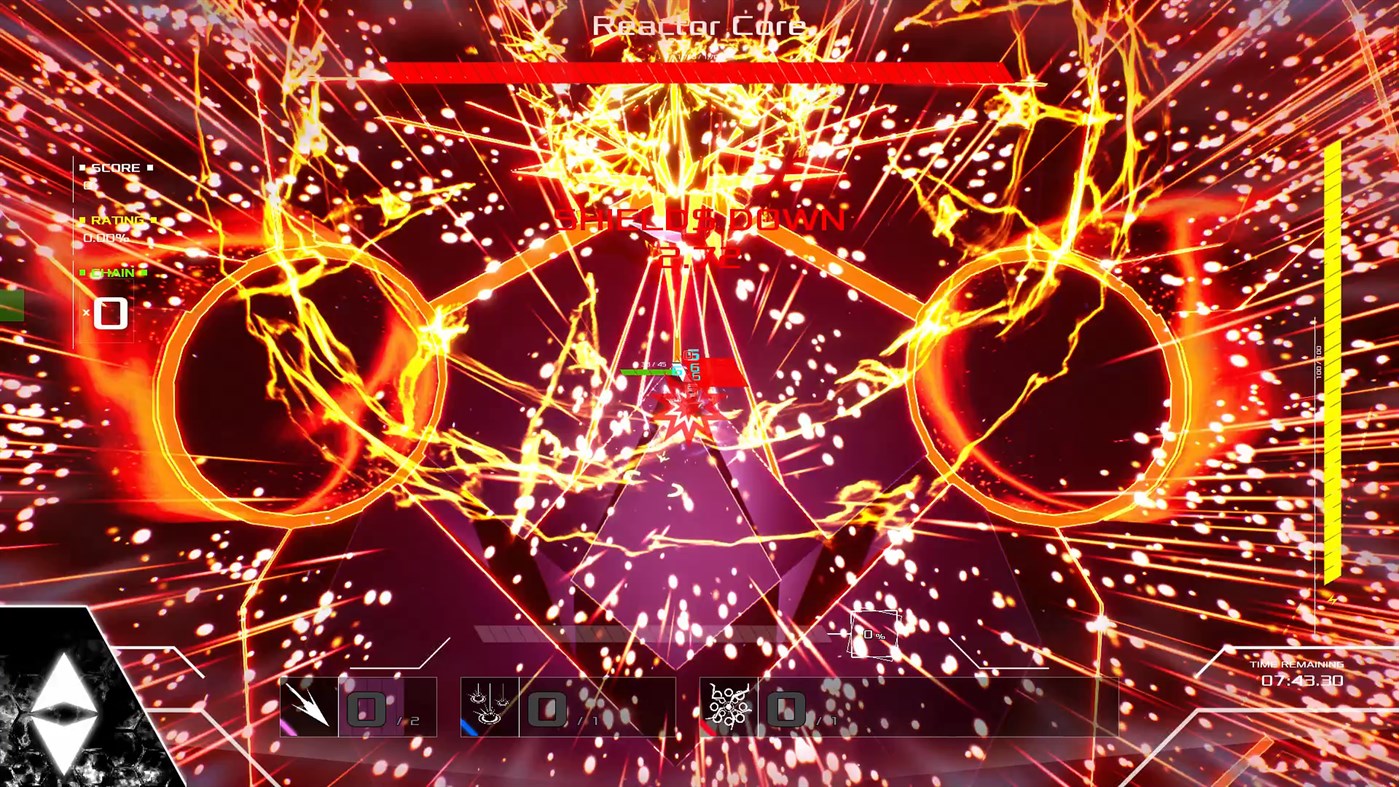1399x787 pixels.
Task: Expand the chain multiplier x0 panel
Action: [111, 313]
